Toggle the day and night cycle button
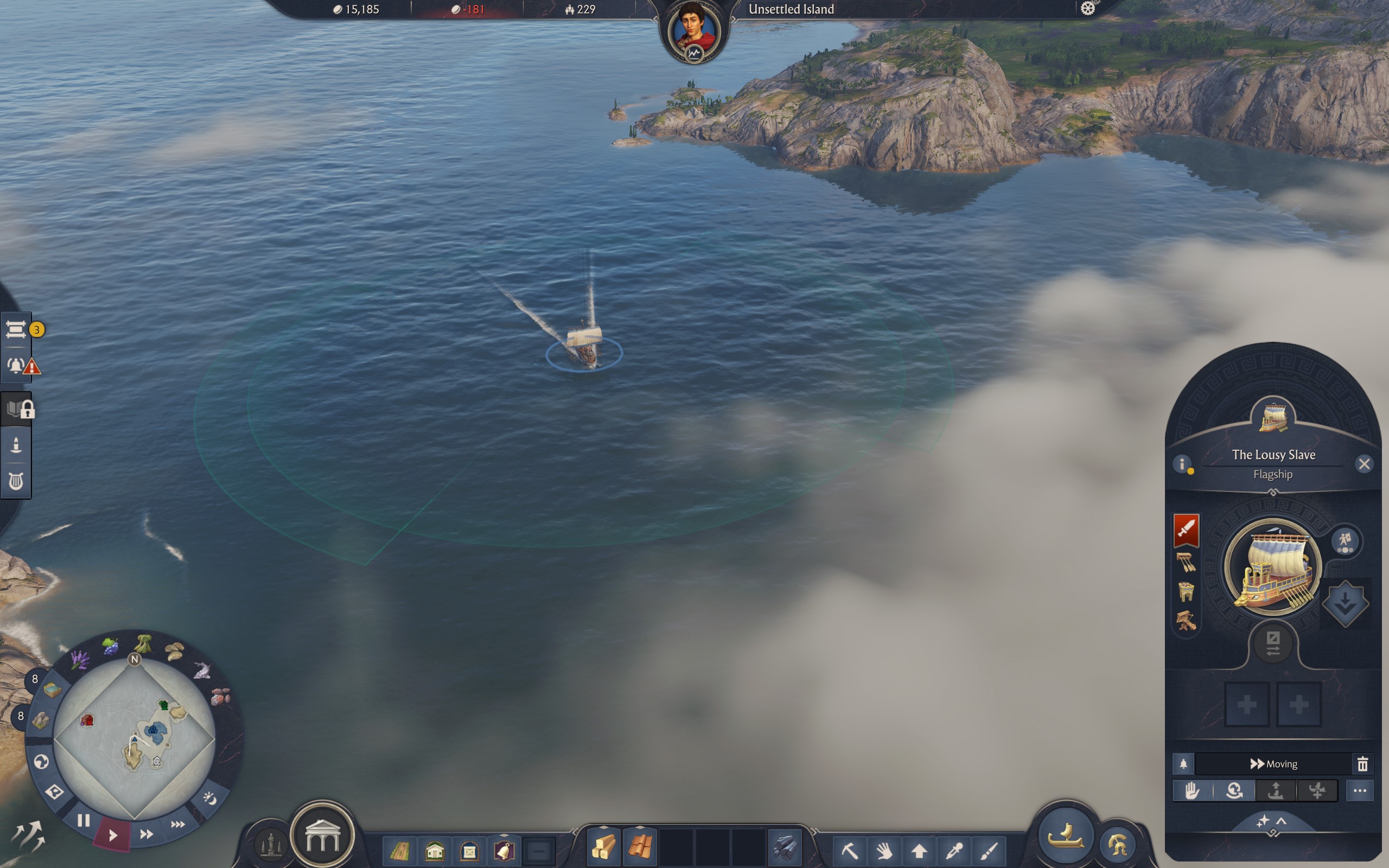Viewport: 1389px width, 868px height. tap(210, 798)
